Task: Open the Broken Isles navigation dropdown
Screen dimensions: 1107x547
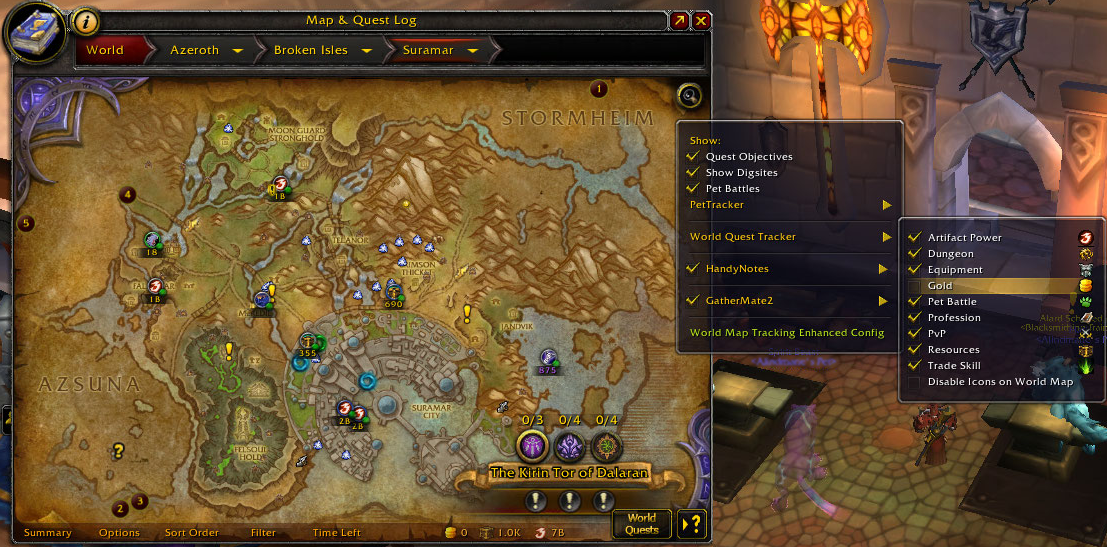Action: tap(367, 50)
